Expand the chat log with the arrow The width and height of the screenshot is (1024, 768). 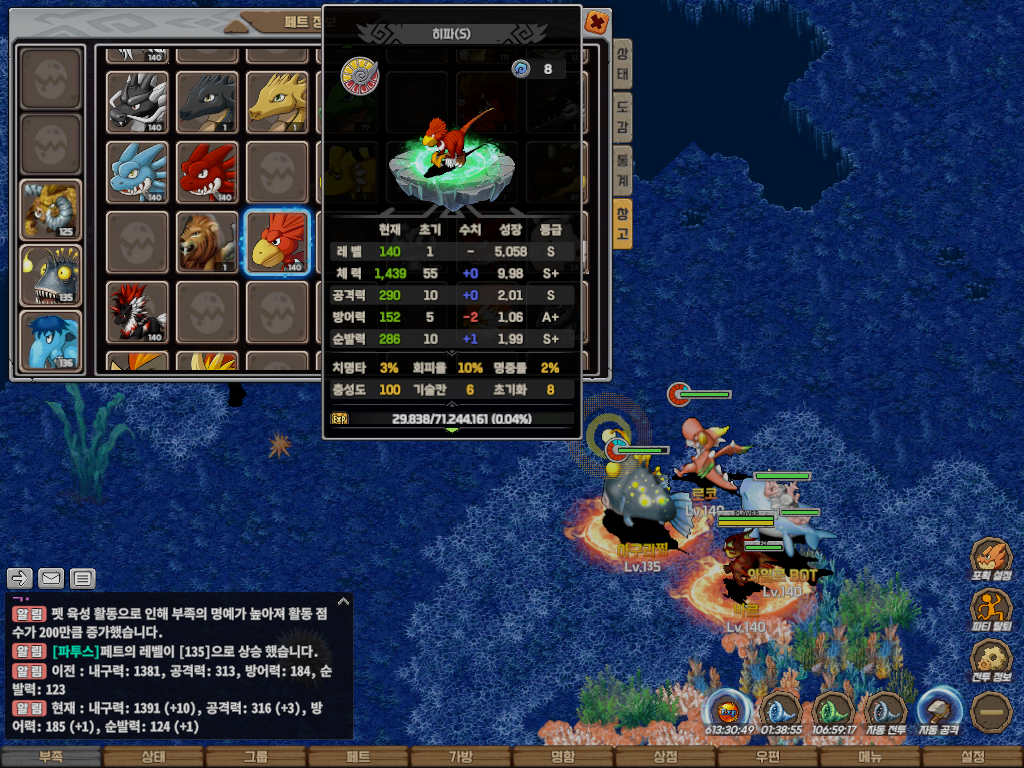tap(343, 602)
